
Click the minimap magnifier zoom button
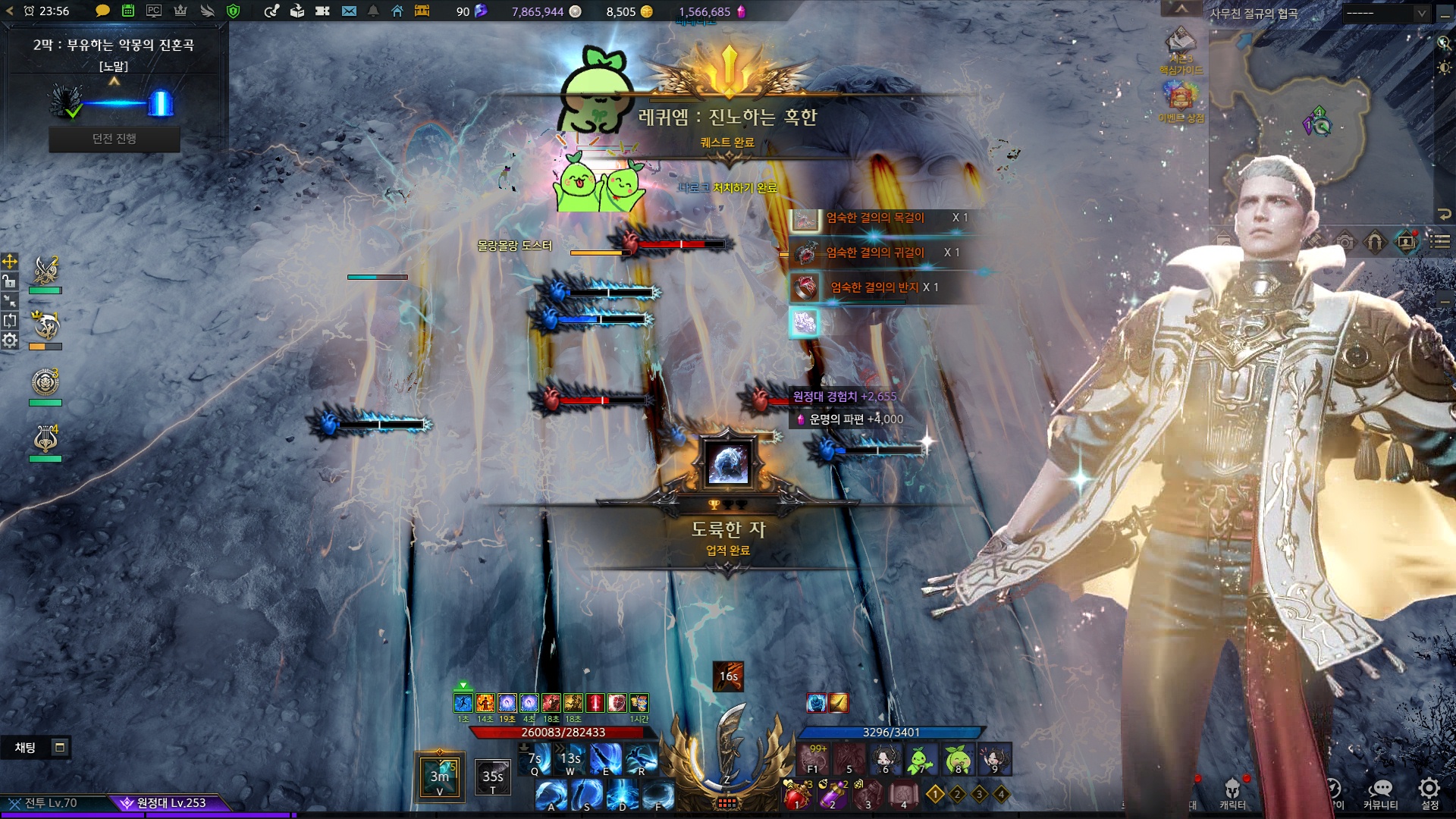click(1444, 43)
